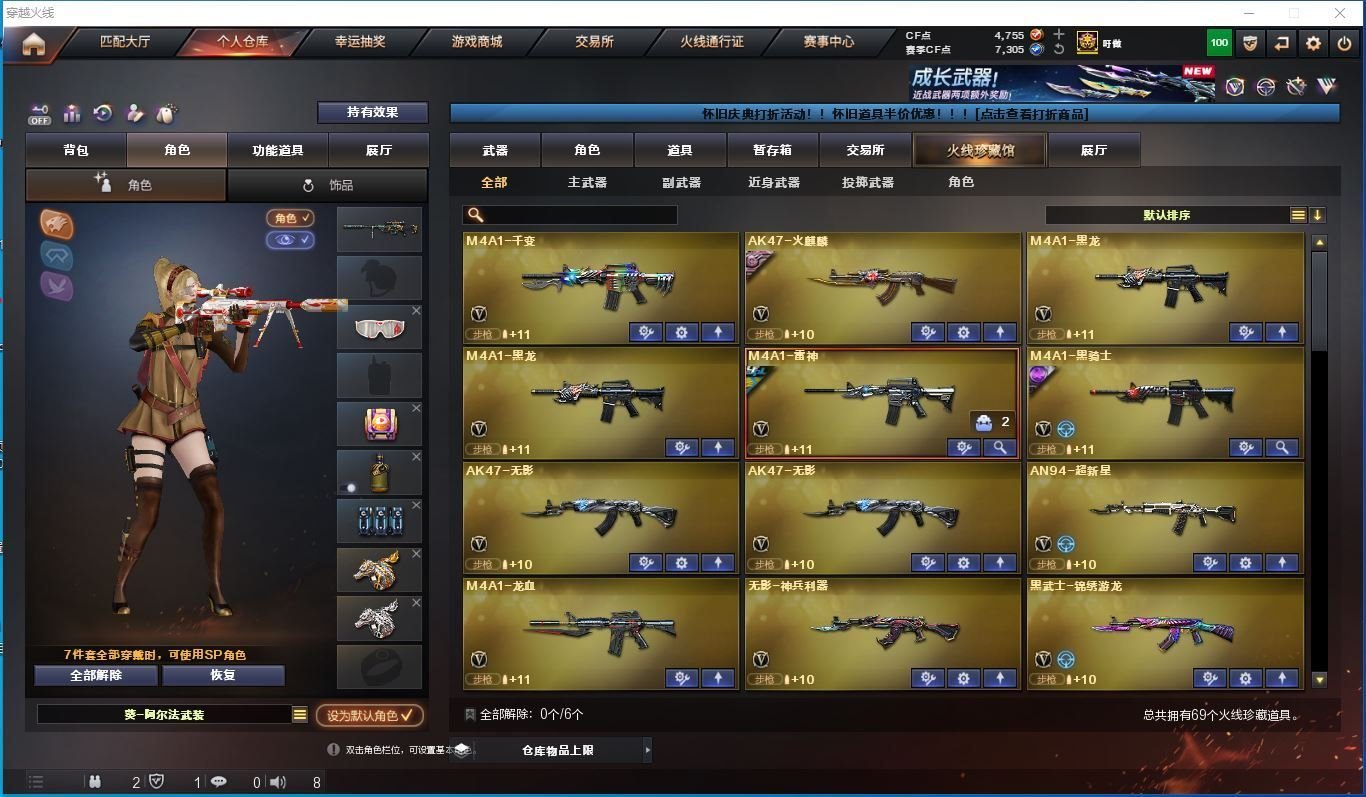
Task: Set default character with 设为默认角色
Action: point(369,715)
